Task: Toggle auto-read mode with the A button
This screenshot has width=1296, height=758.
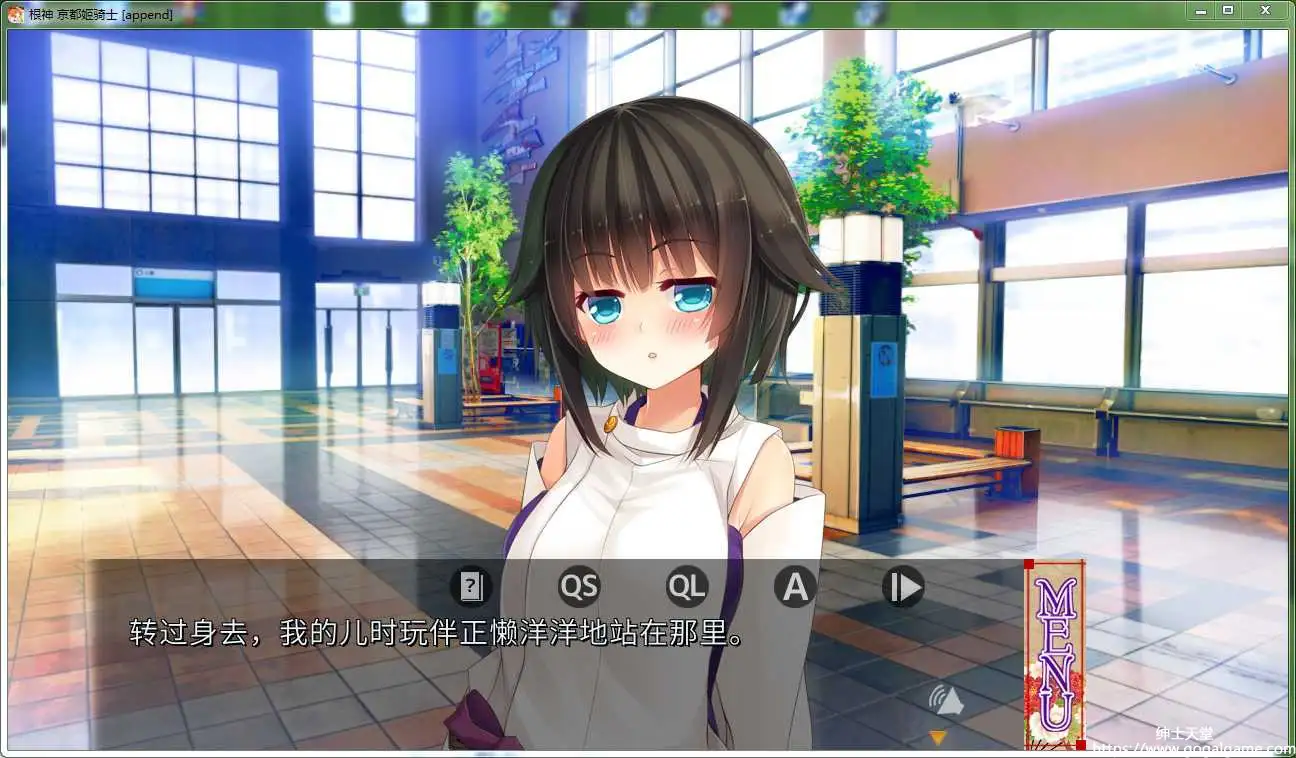Action: coord(794,587)
